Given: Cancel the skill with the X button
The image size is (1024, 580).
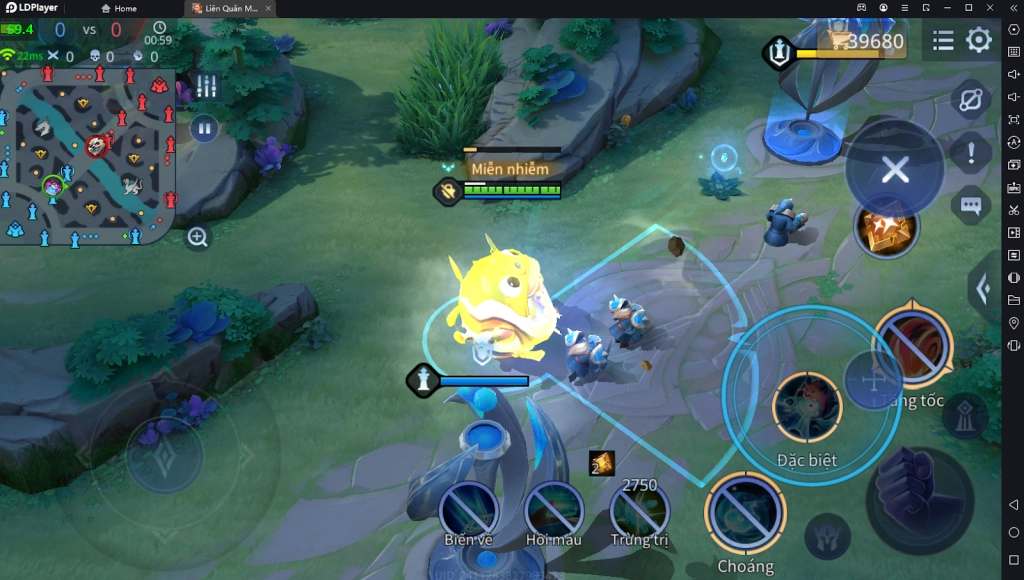Looking at the screenshot, I should 895,170.
